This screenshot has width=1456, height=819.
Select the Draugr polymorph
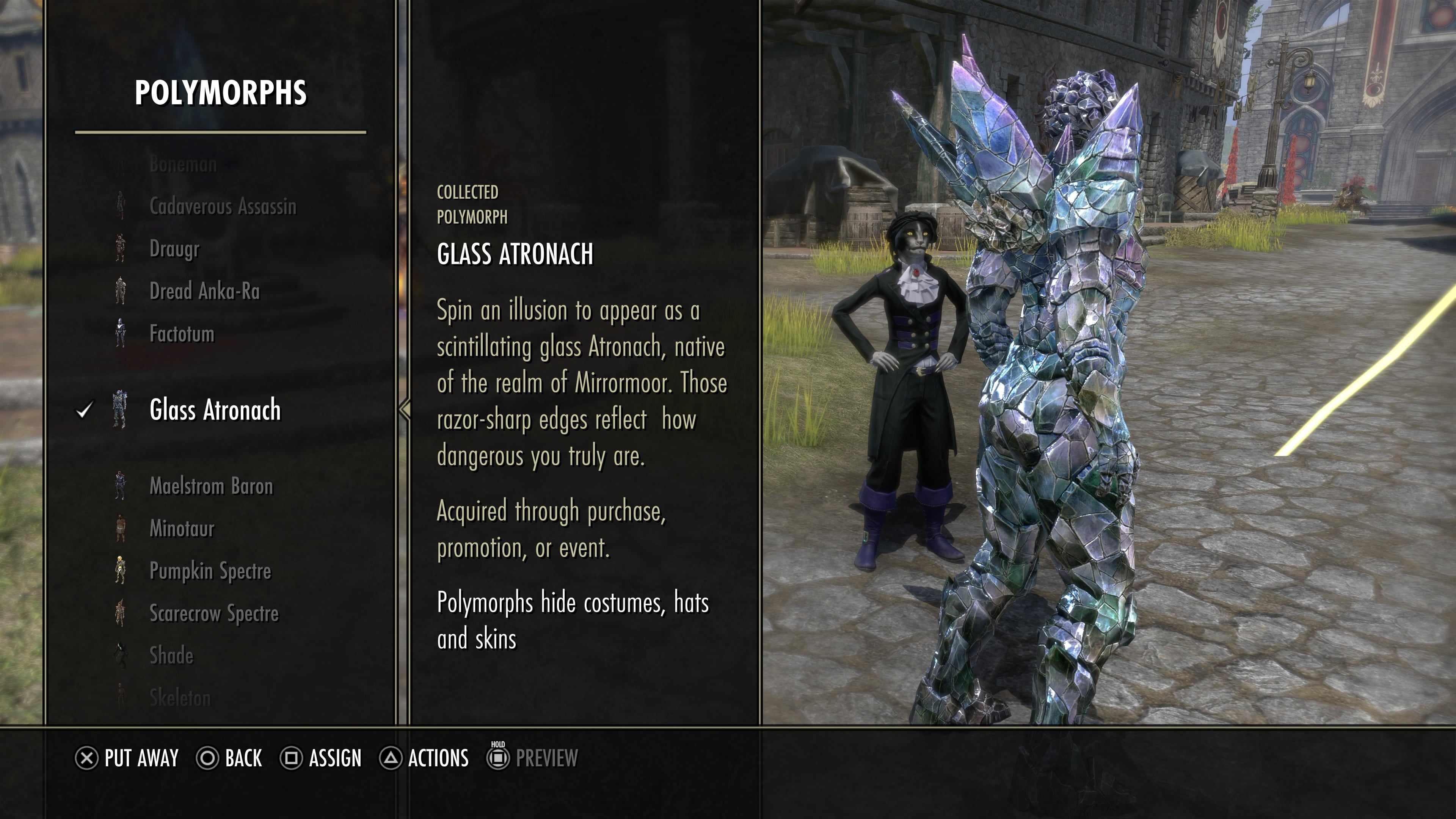click(x=174, y=249)
